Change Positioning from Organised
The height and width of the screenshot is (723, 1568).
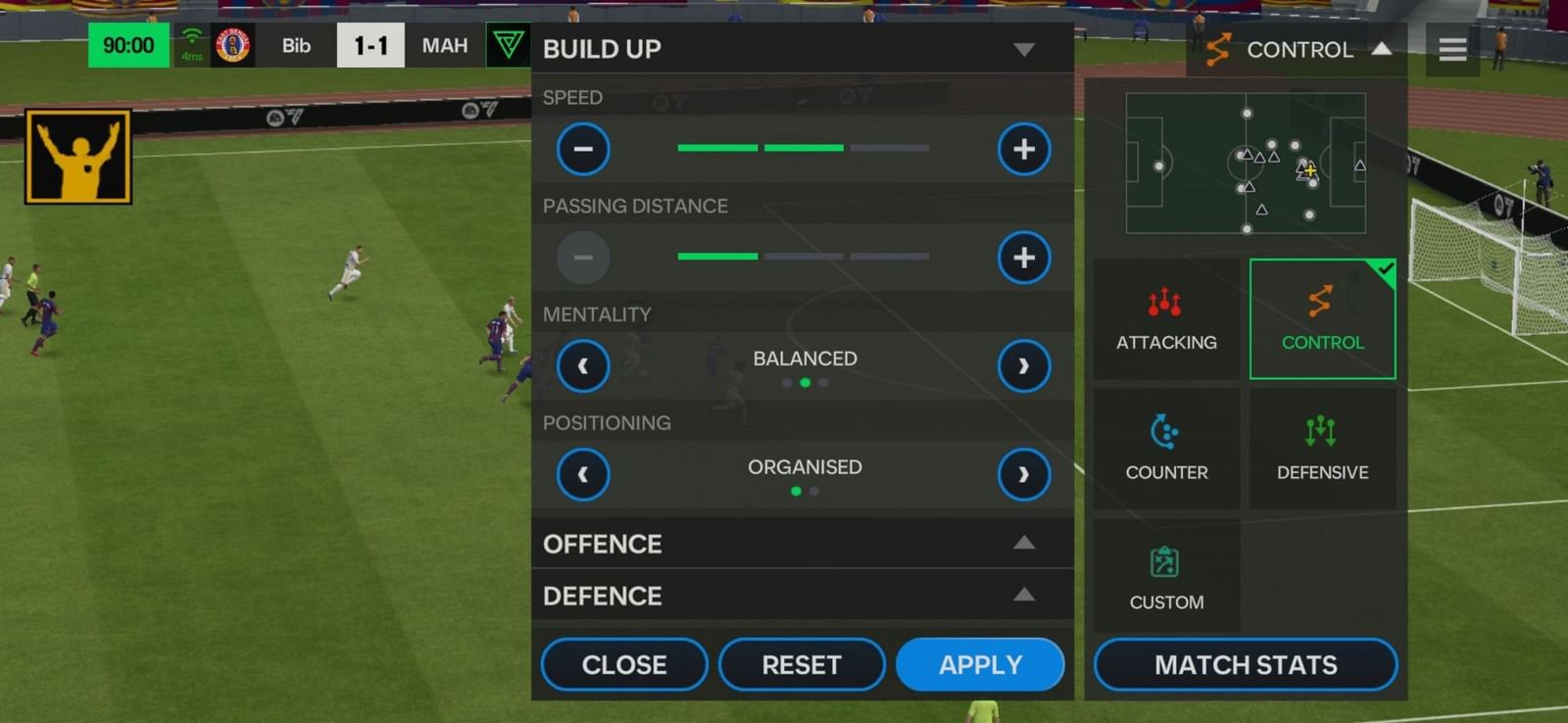(1022, 474)
